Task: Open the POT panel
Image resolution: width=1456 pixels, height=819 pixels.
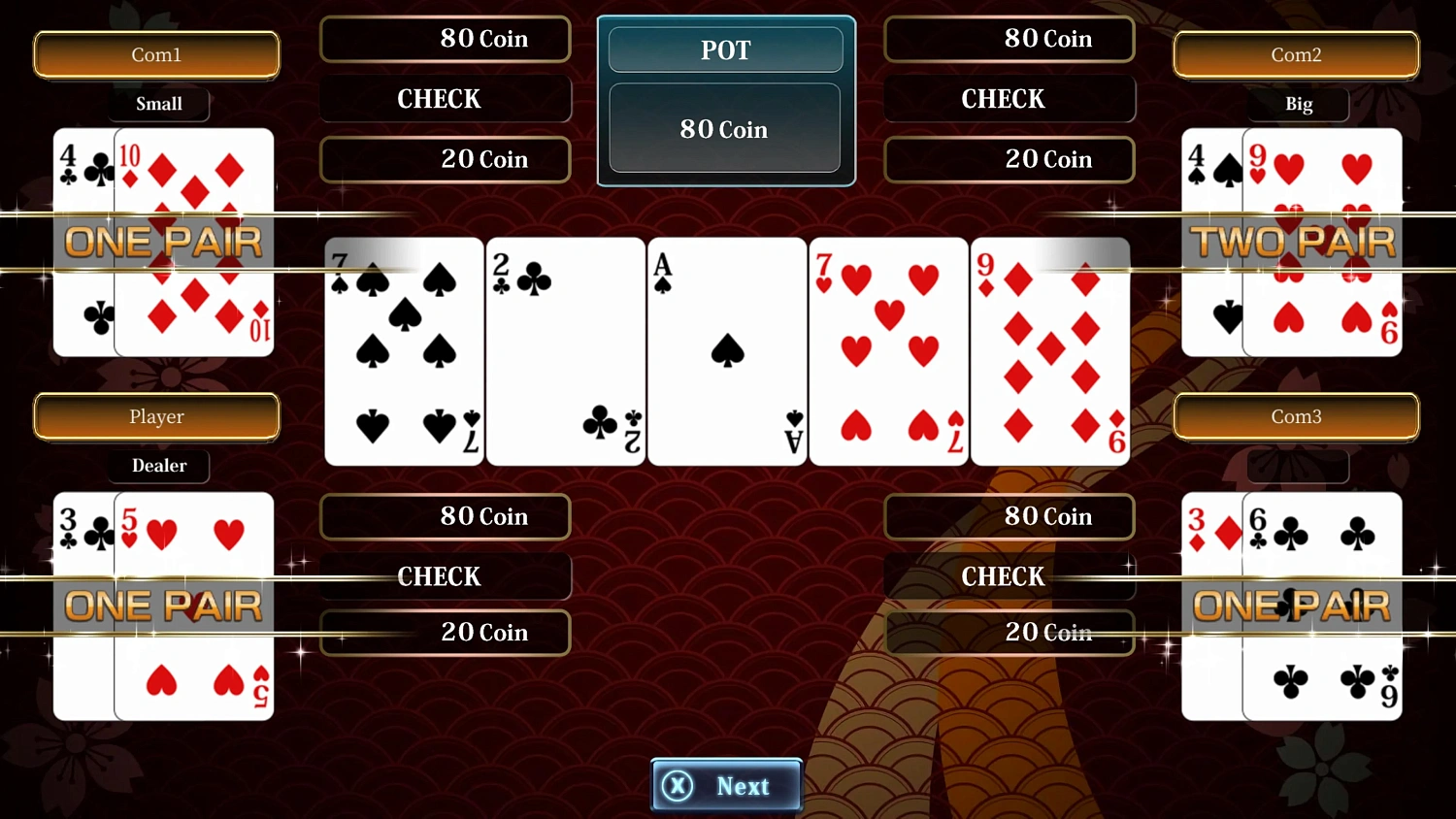Action: click(x=726, y=49)
